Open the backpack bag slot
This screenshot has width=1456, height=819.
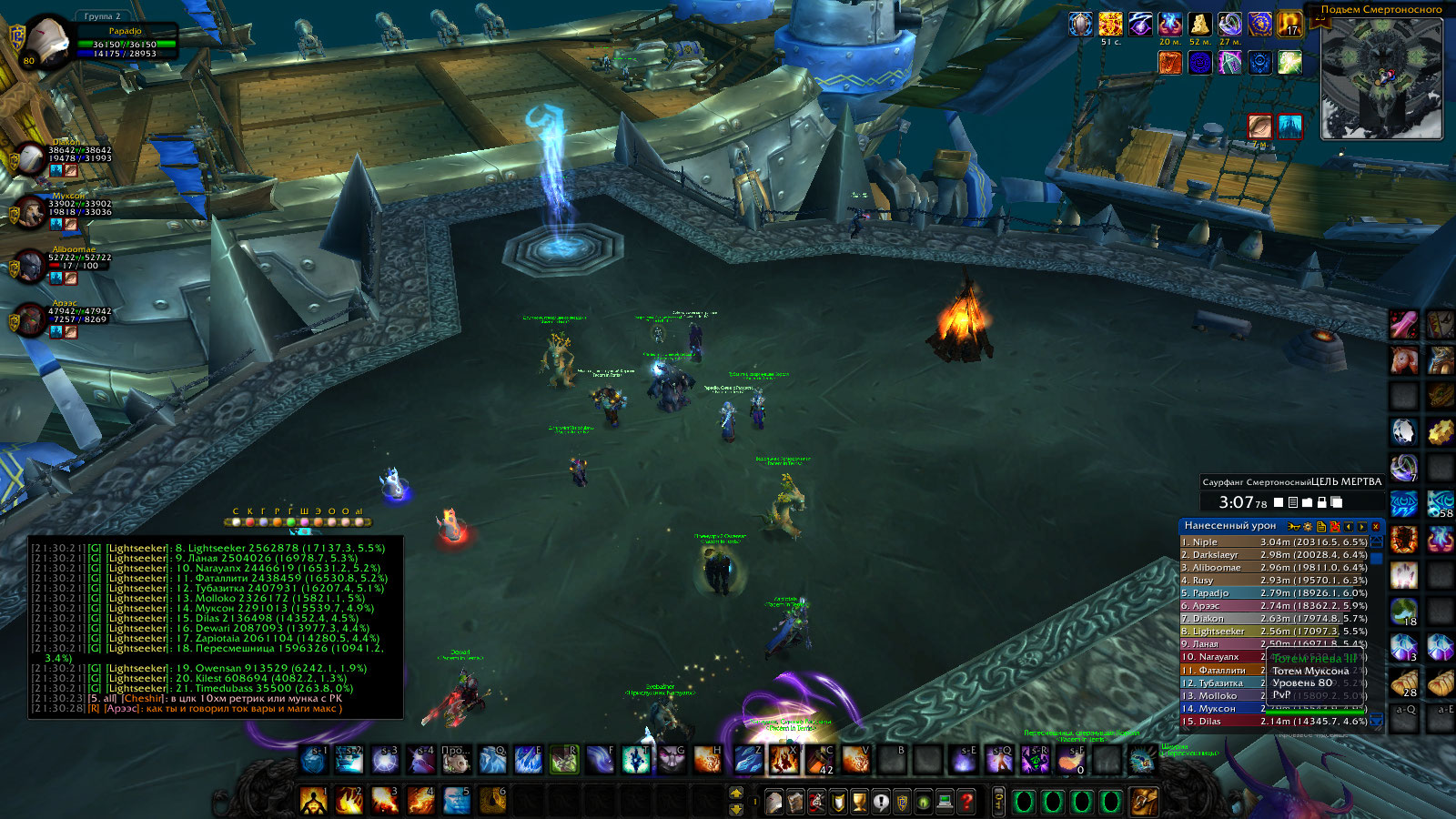(x=1144, y=802)
